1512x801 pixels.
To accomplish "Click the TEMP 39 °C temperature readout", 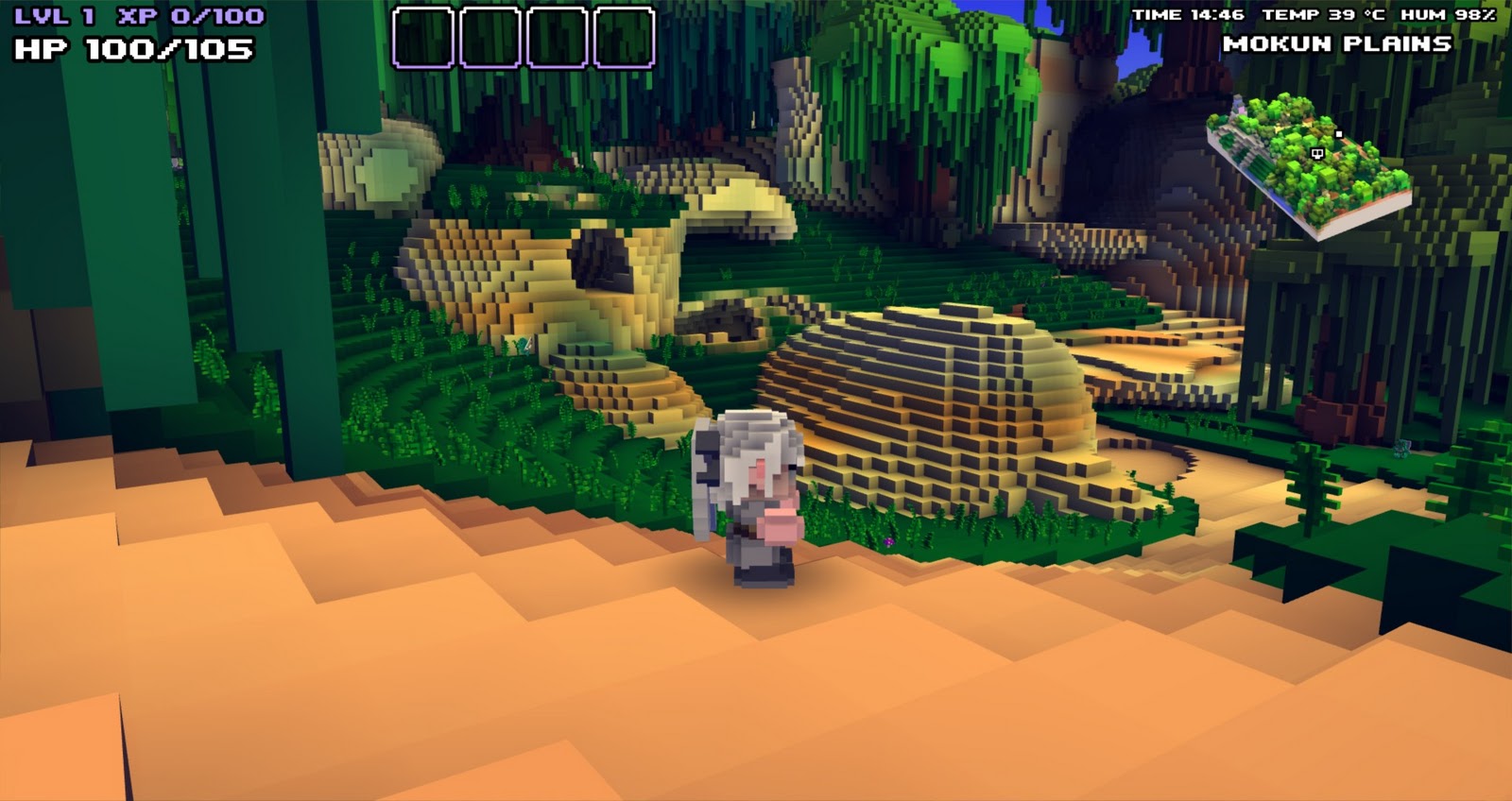I will click(1324, 13).
